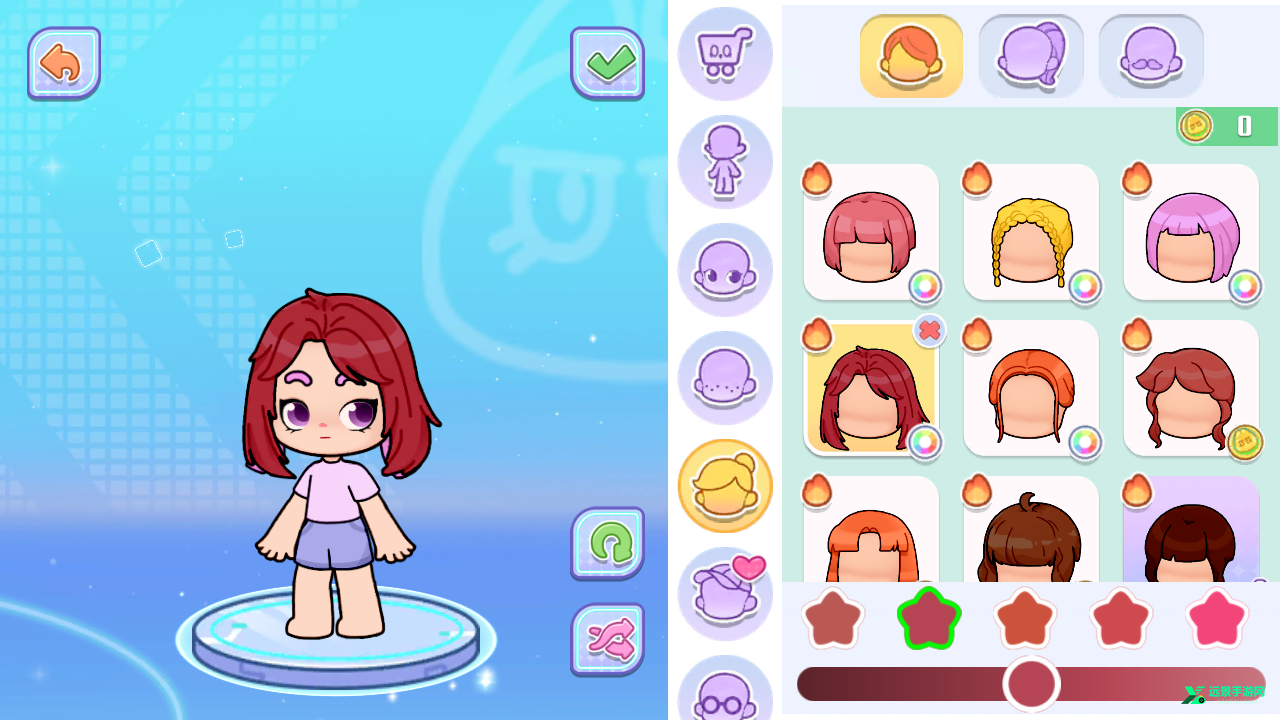1280x720 pixels.
Task: Switch to the facial hair tab
Action: 1150,57
